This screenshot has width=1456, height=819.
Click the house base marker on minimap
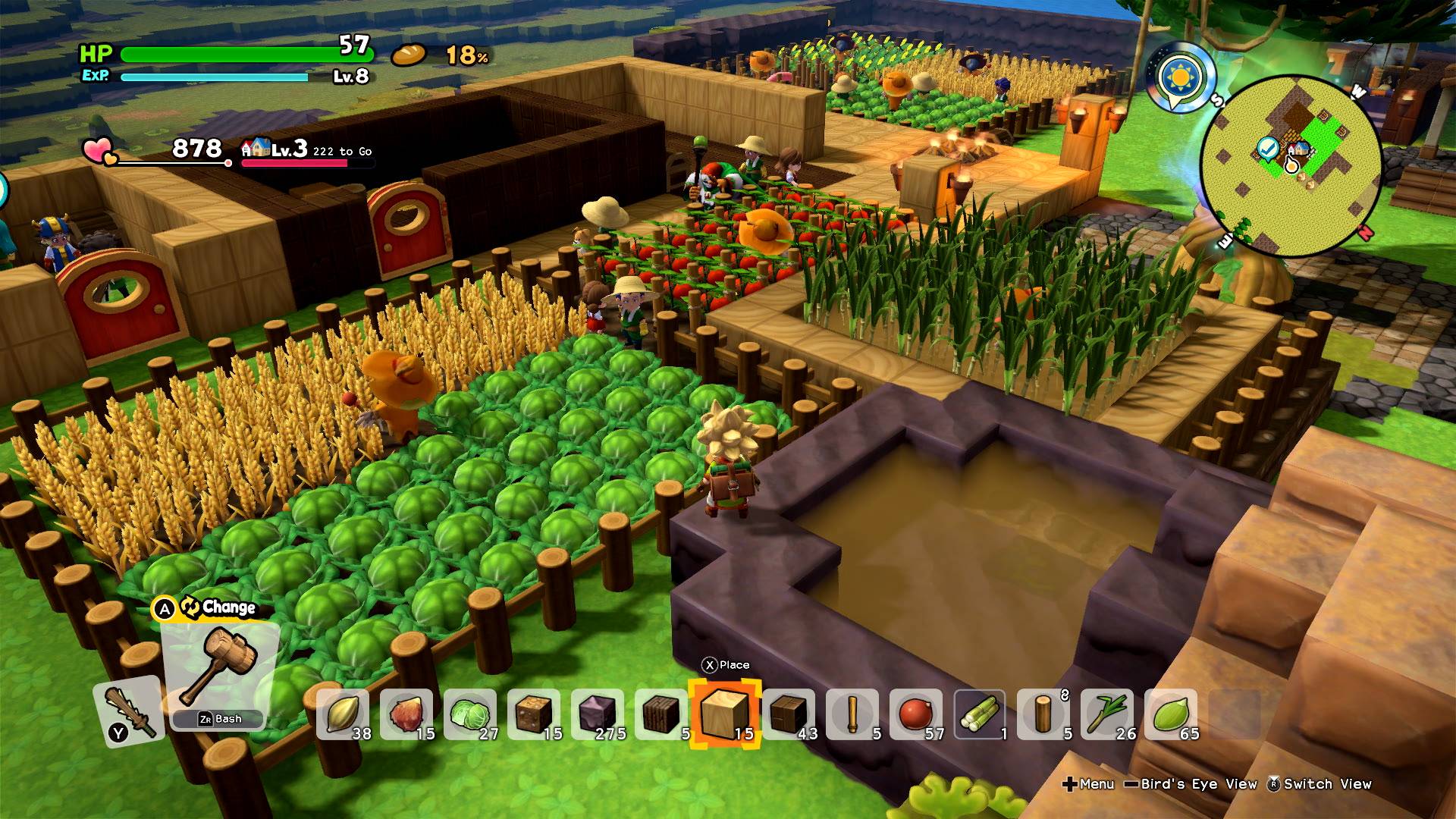[1298, 149]
